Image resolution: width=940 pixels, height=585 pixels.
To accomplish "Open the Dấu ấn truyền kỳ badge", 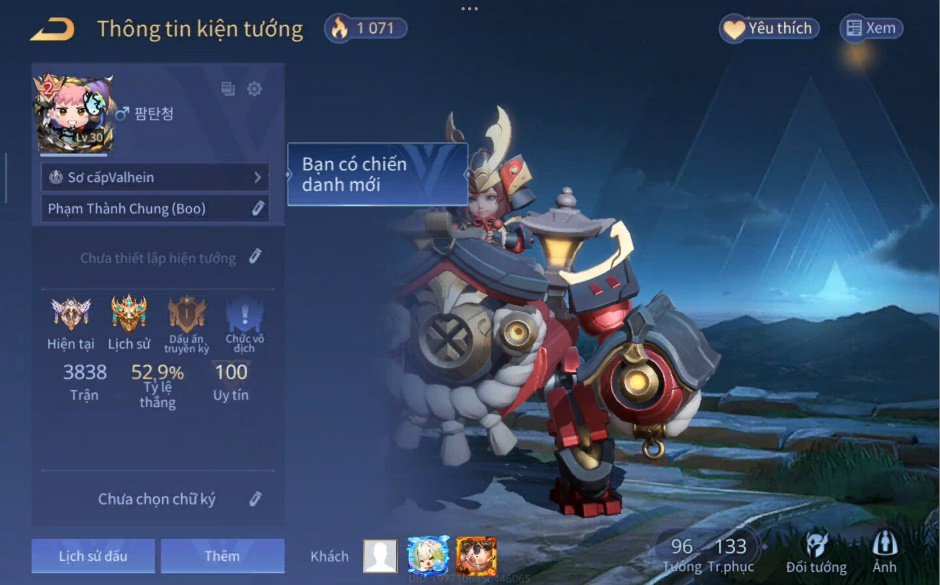I will pyautogui.click(x=187, y=314).
